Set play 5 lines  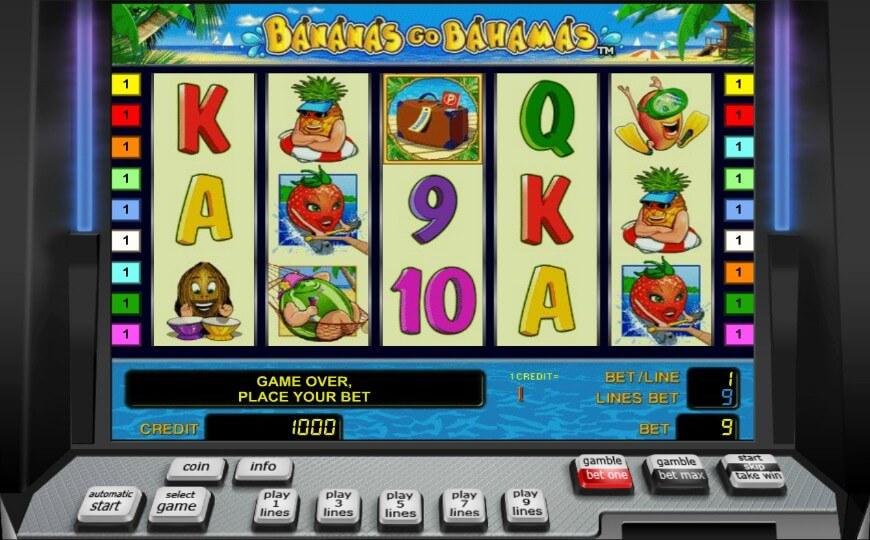point(400,504)
